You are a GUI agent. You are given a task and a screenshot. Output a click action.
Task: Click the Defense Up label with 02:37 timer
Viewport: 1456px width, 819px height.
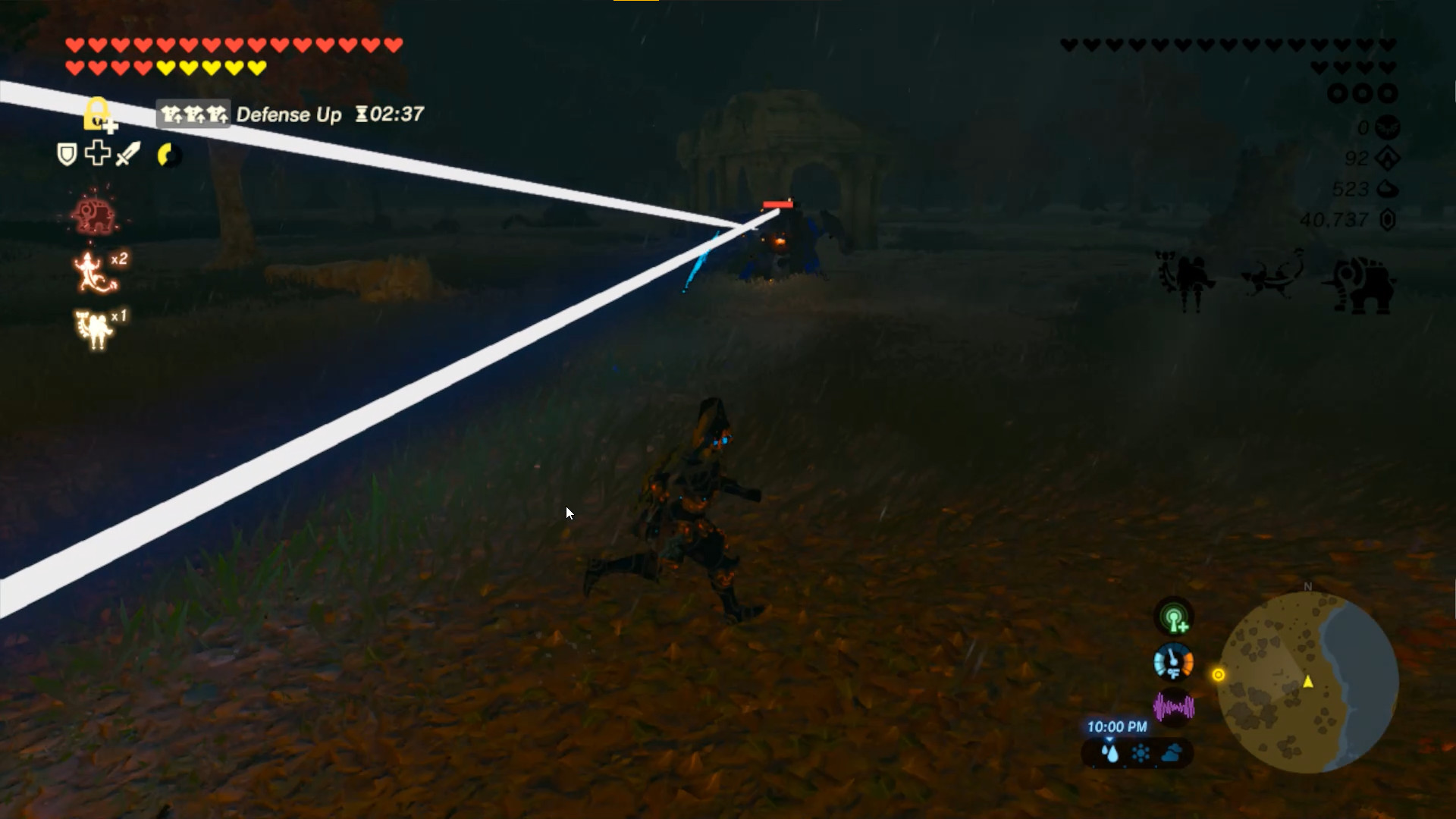tap(293, 115)
